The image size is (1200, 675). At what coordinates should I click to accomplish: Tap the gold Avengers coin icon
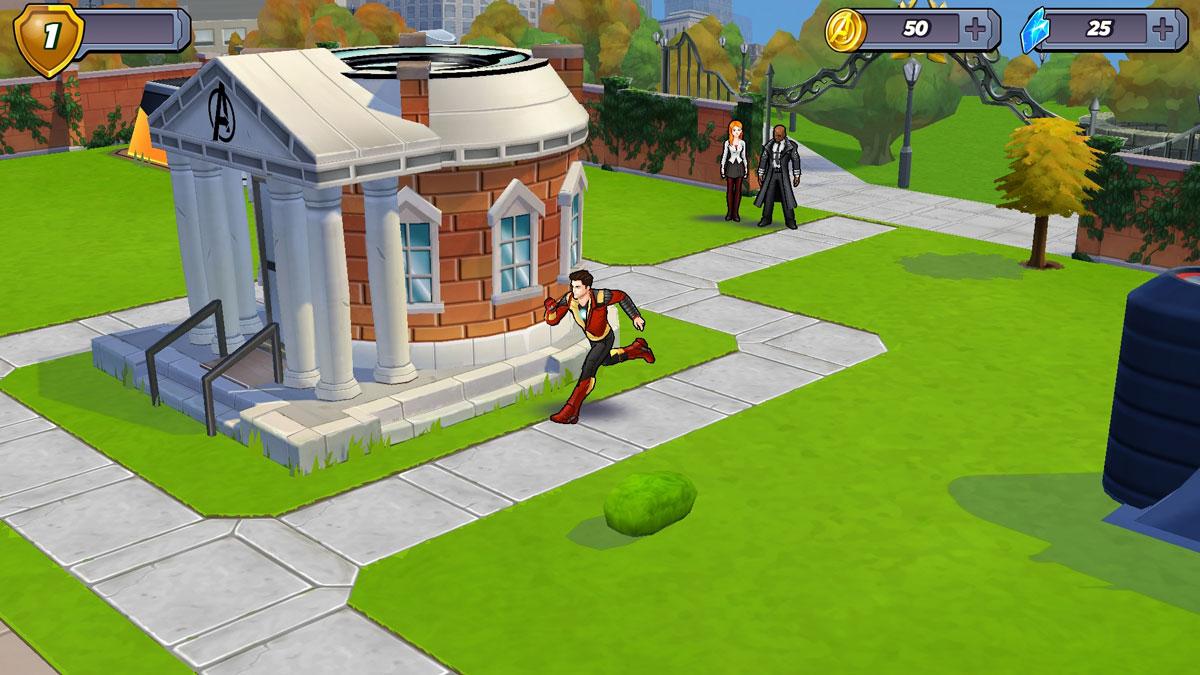click(x=846, y=30)
